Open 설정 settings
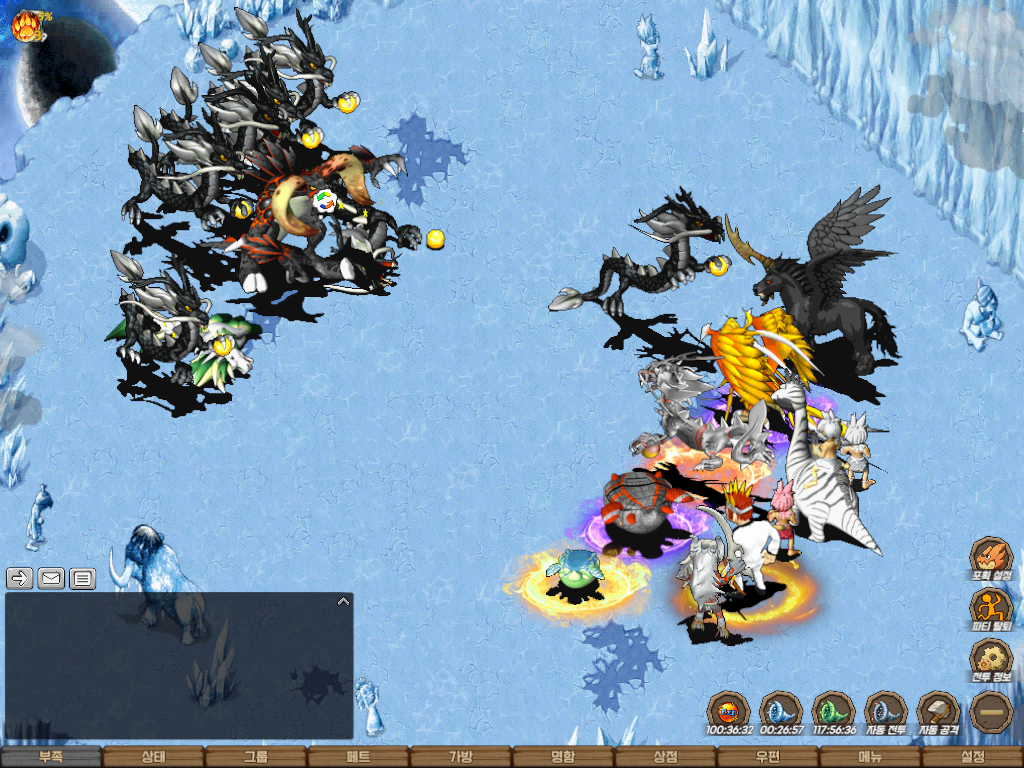Viewport: 1024px width, 768px height. pyautogui.click(x=973, y=757)
